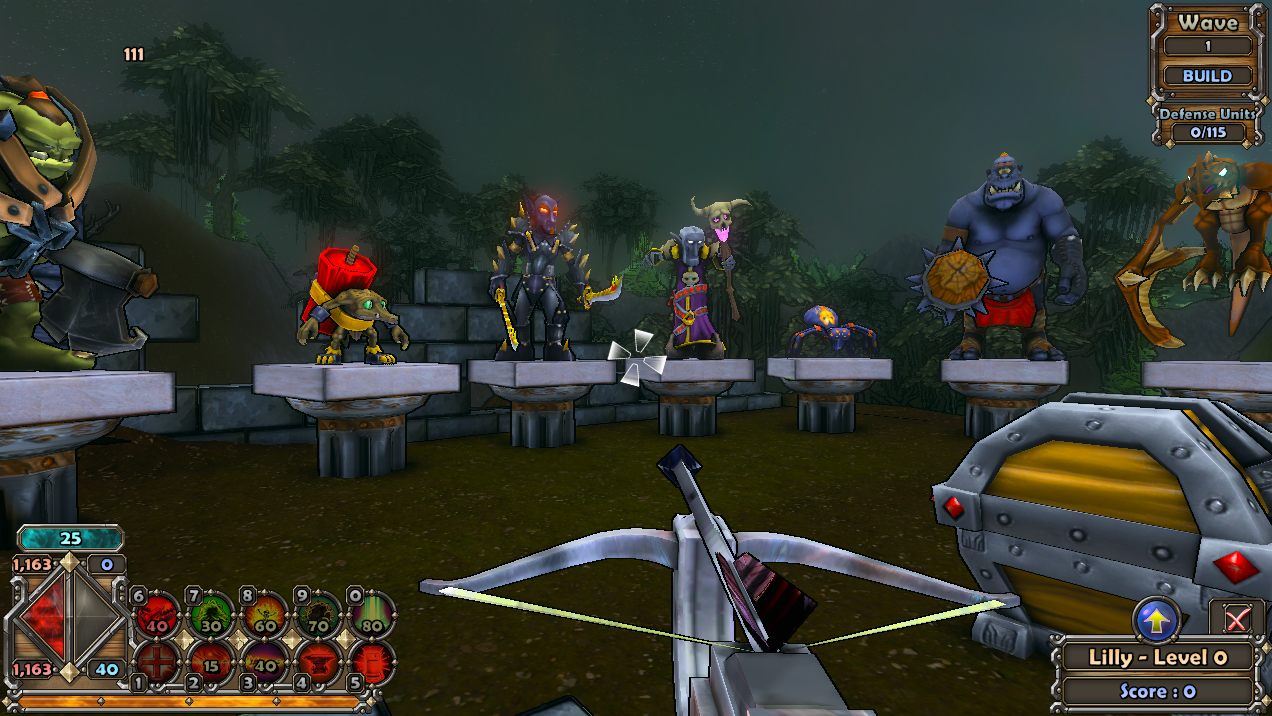Activate the glowing red ability in slot 5
The height and width of the screenshot is (716, 1272).
pyautogui.click(x=372, y=661)
